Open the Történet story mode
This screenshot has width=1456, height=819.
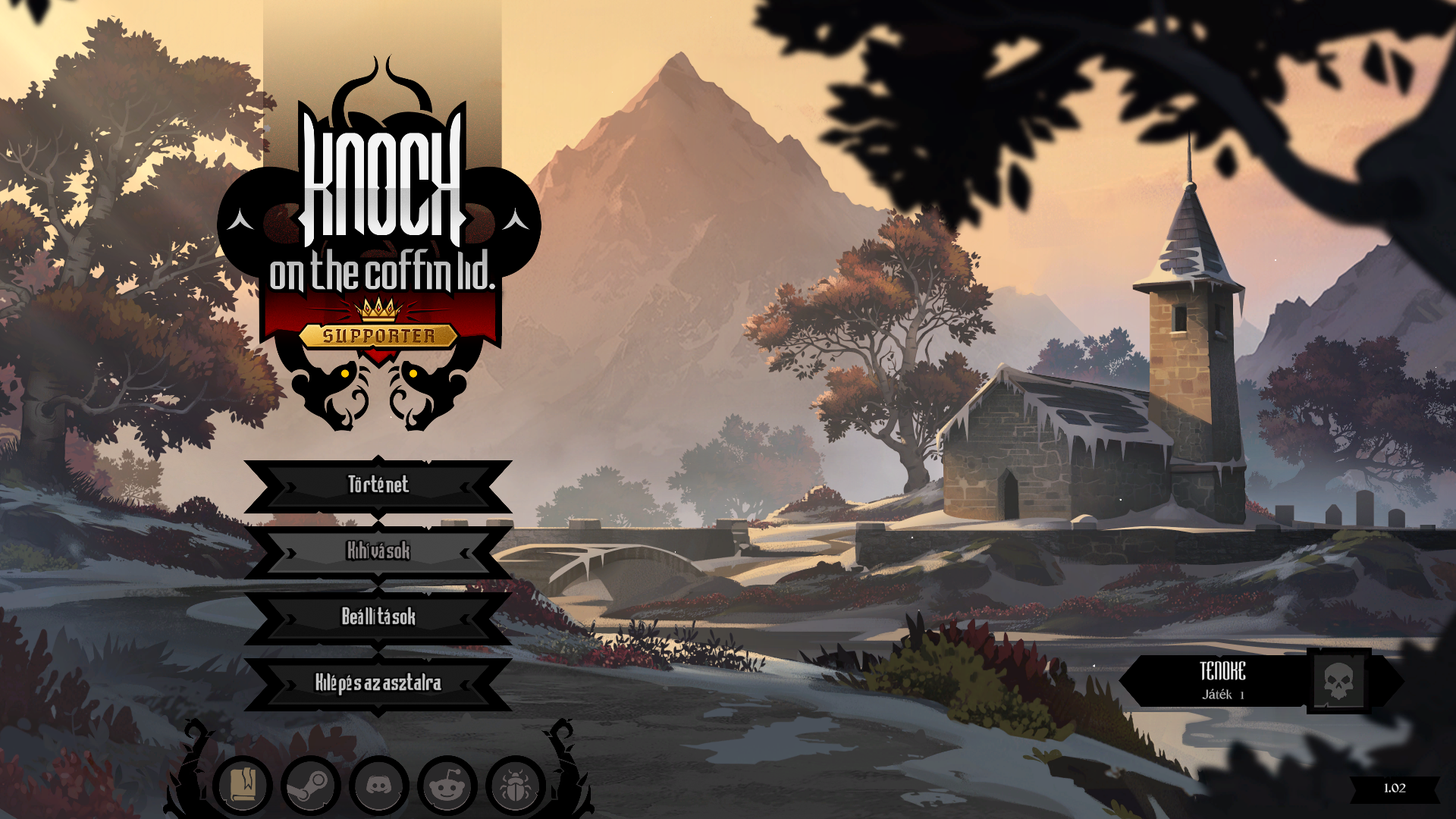(x=378, y=485)
